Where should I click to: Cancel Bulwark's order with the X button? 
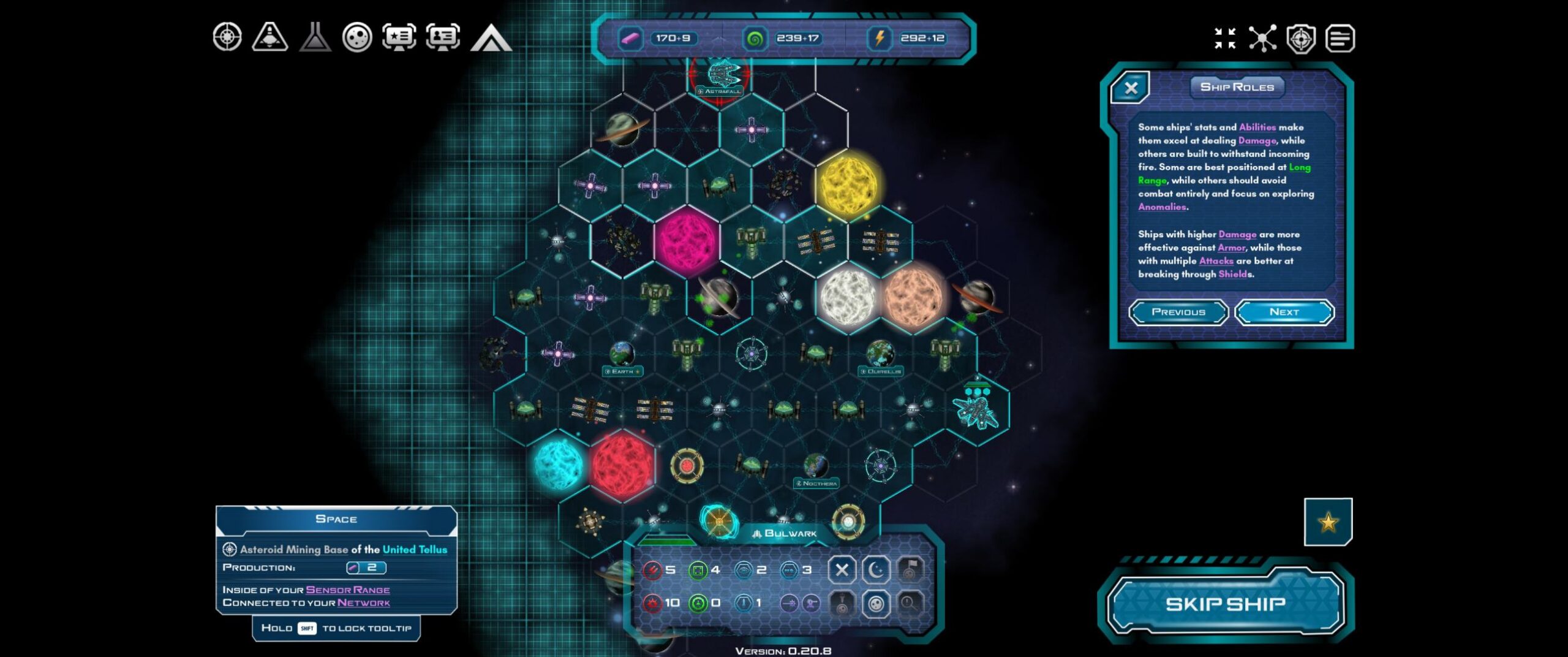(x=842, y=570)
